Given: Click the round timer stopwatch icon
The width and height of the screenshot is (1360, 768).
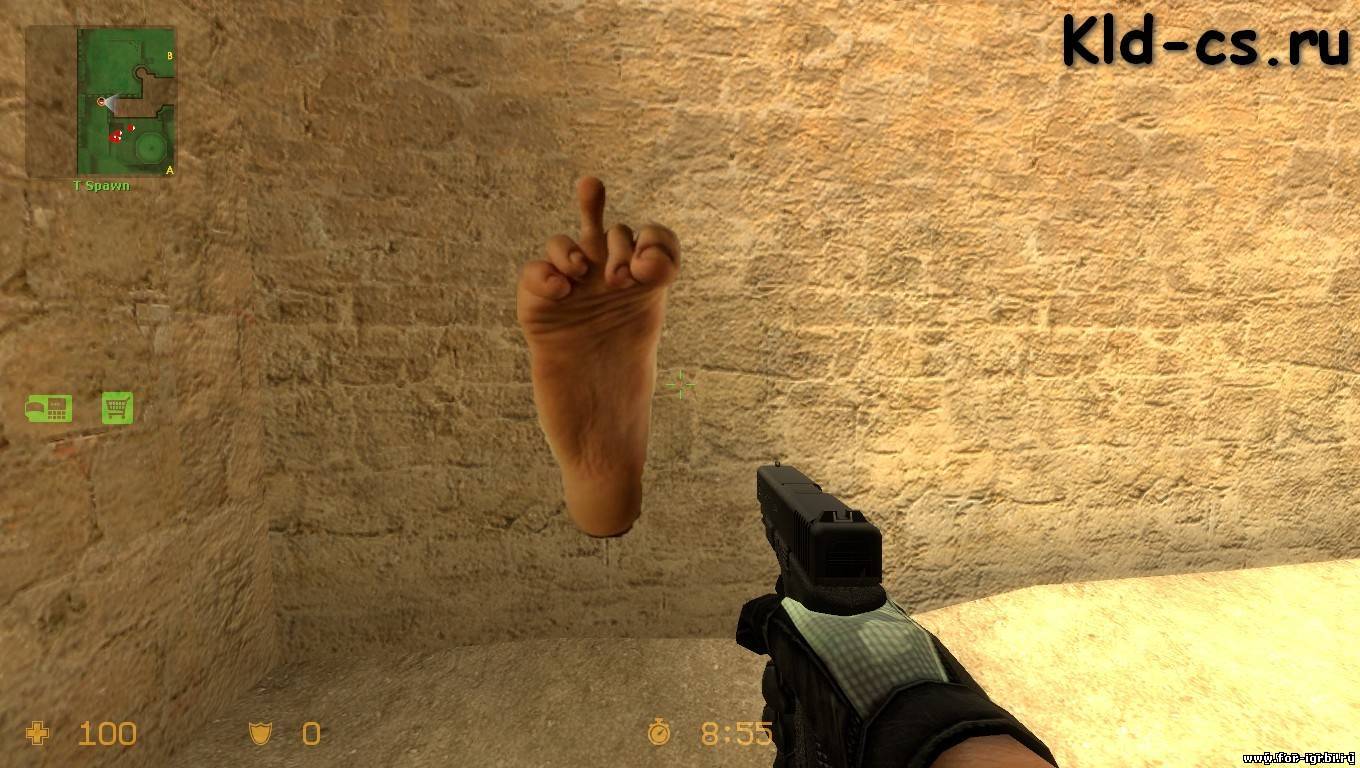Looking at the screenshot, I should (x=659, y=734).
